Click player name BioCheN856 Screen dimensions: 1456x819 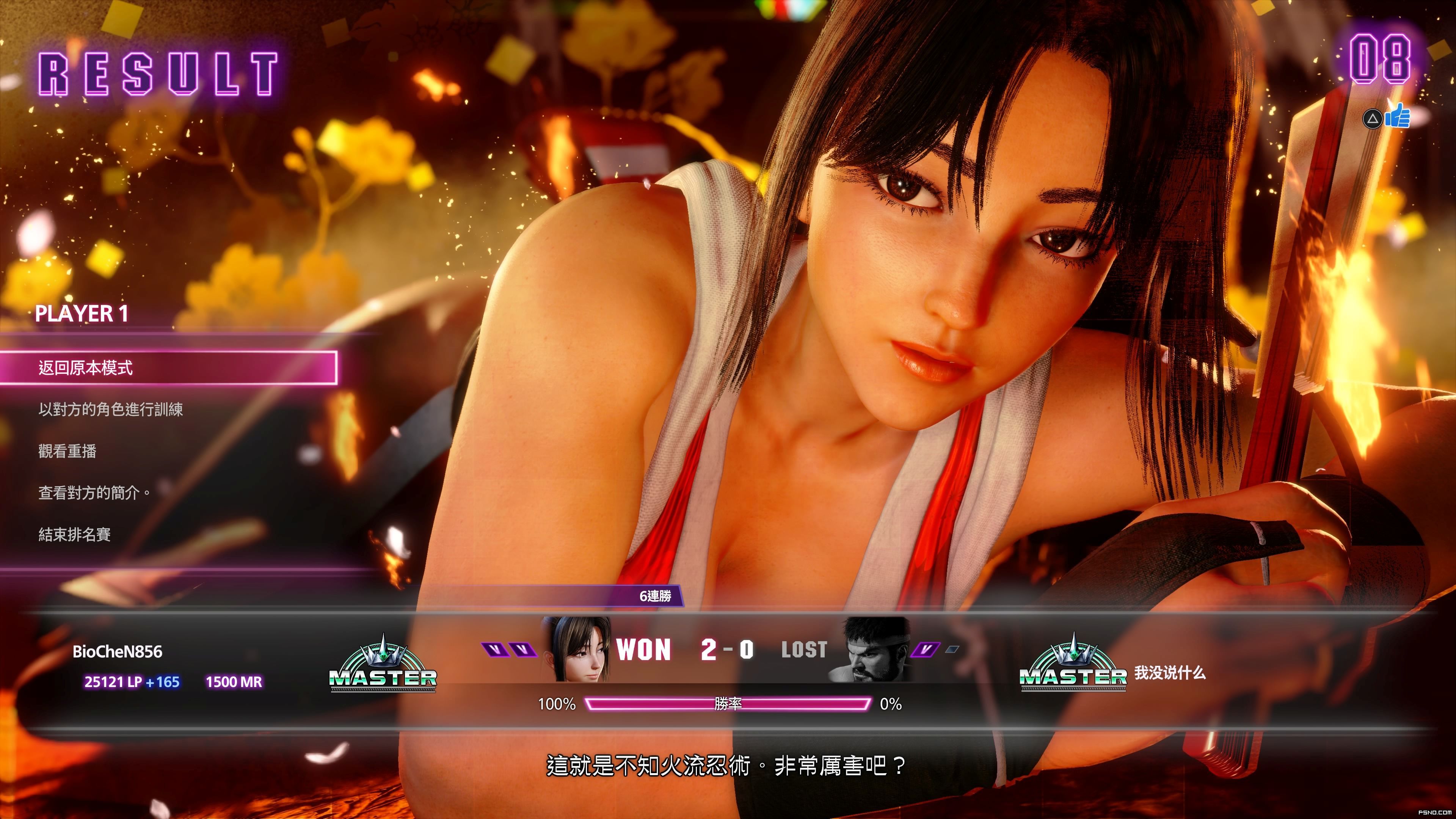(x=118, y=652)
